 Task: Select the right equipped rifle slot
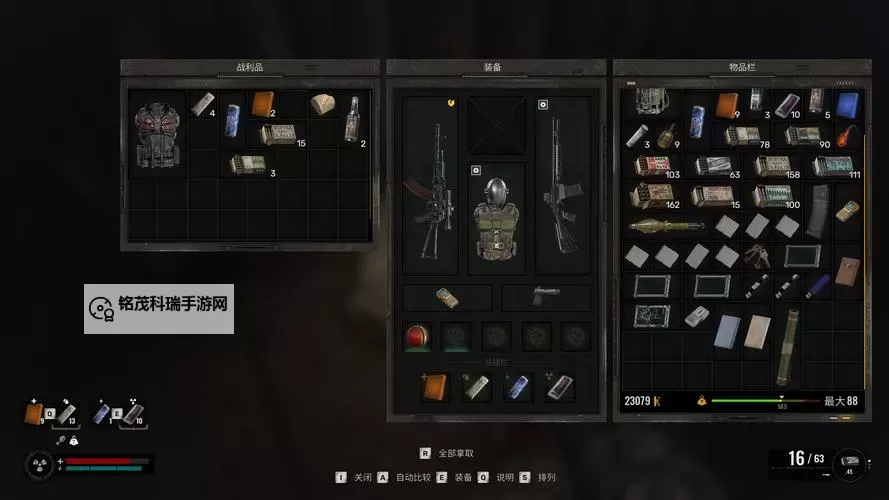coord(562,185)
